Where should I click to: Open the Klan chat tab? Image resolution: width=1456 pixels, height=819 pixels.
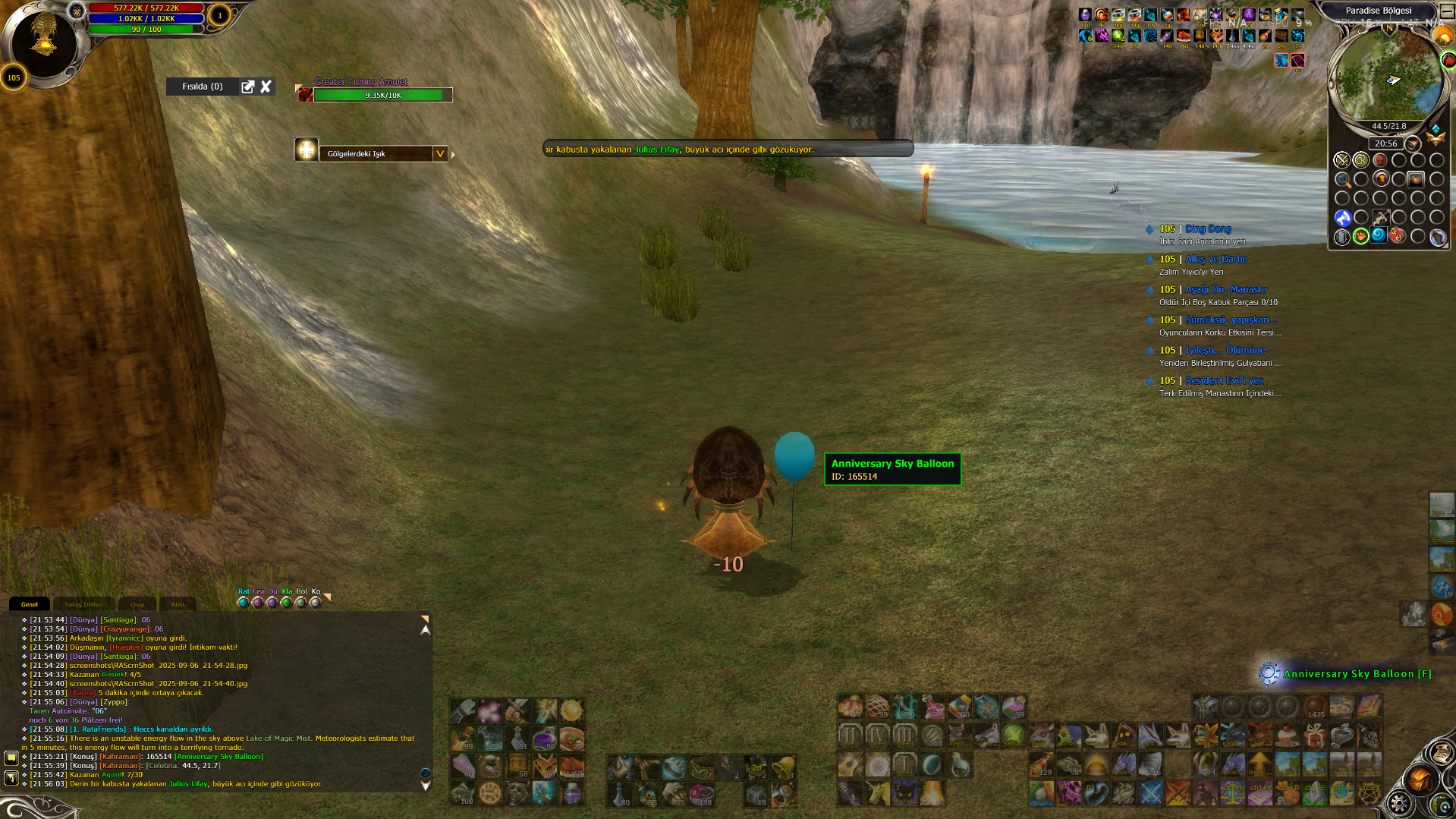178,605
